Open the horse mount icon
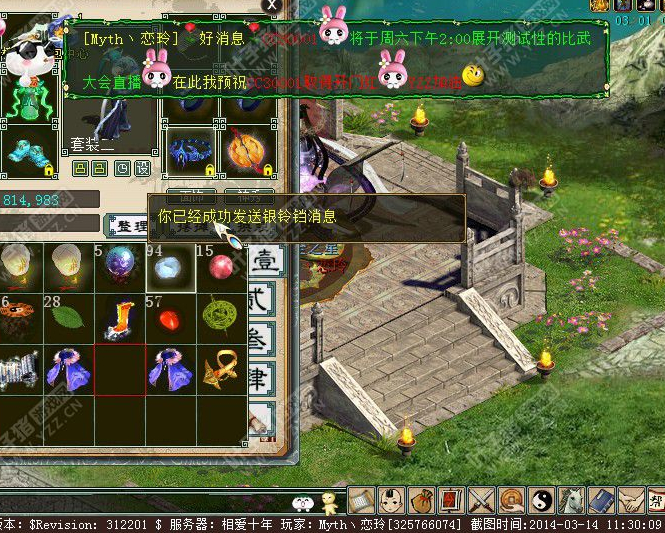 point(571,499)
